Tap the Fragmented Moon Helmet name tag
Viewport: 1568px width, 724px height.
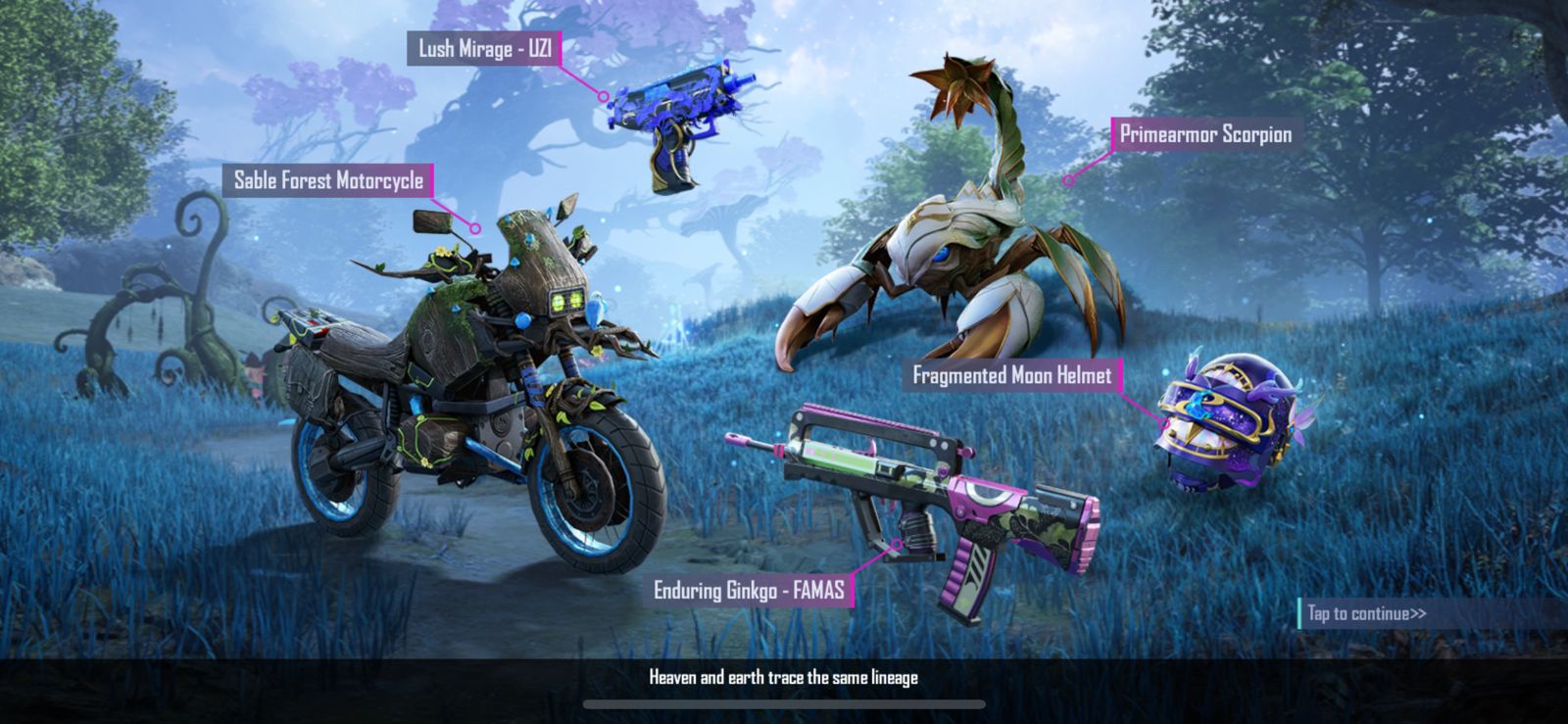1012,373
